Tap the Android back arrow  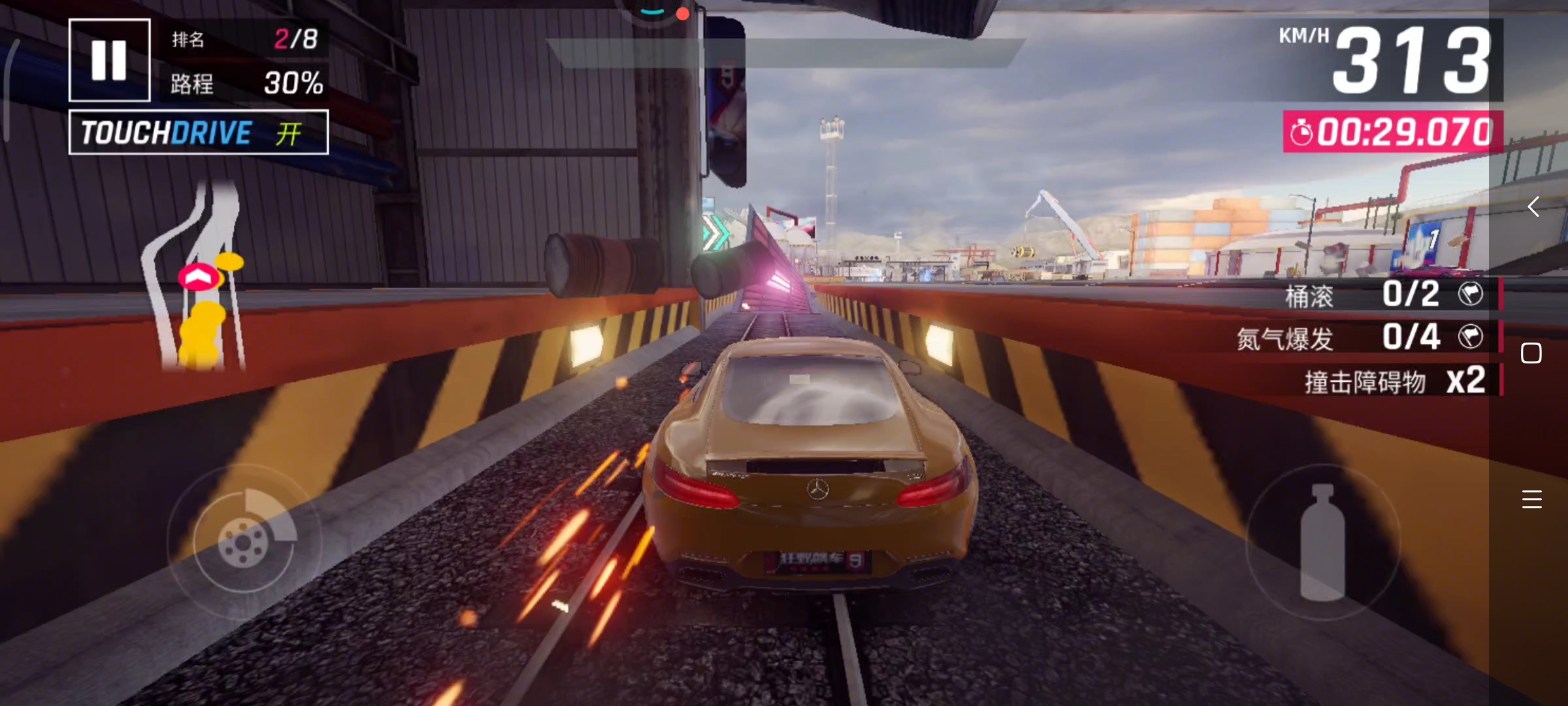point(1533,207)
